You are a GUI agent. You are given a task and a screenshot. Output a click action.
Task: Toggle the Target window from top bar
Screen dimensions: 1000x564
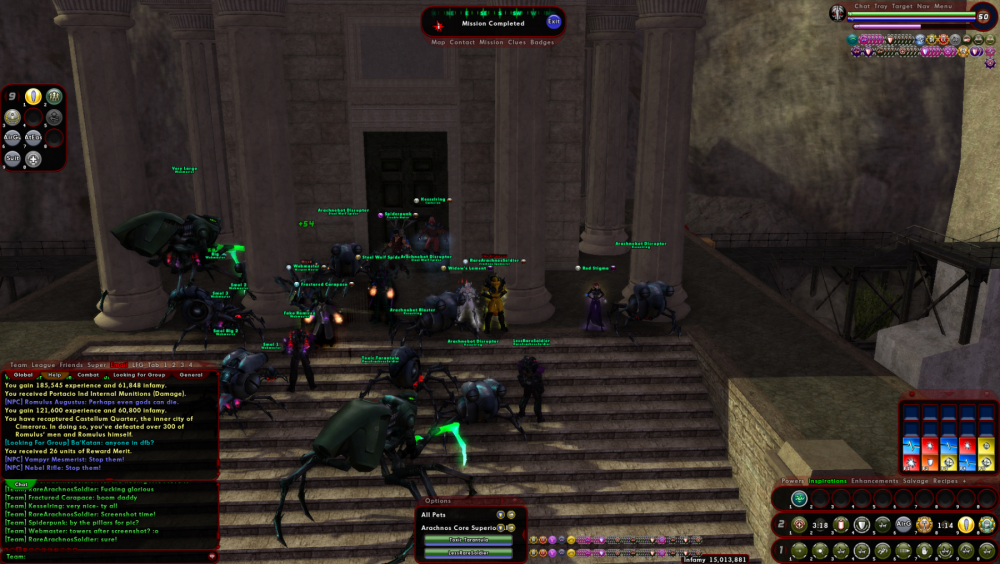point(903,6)
